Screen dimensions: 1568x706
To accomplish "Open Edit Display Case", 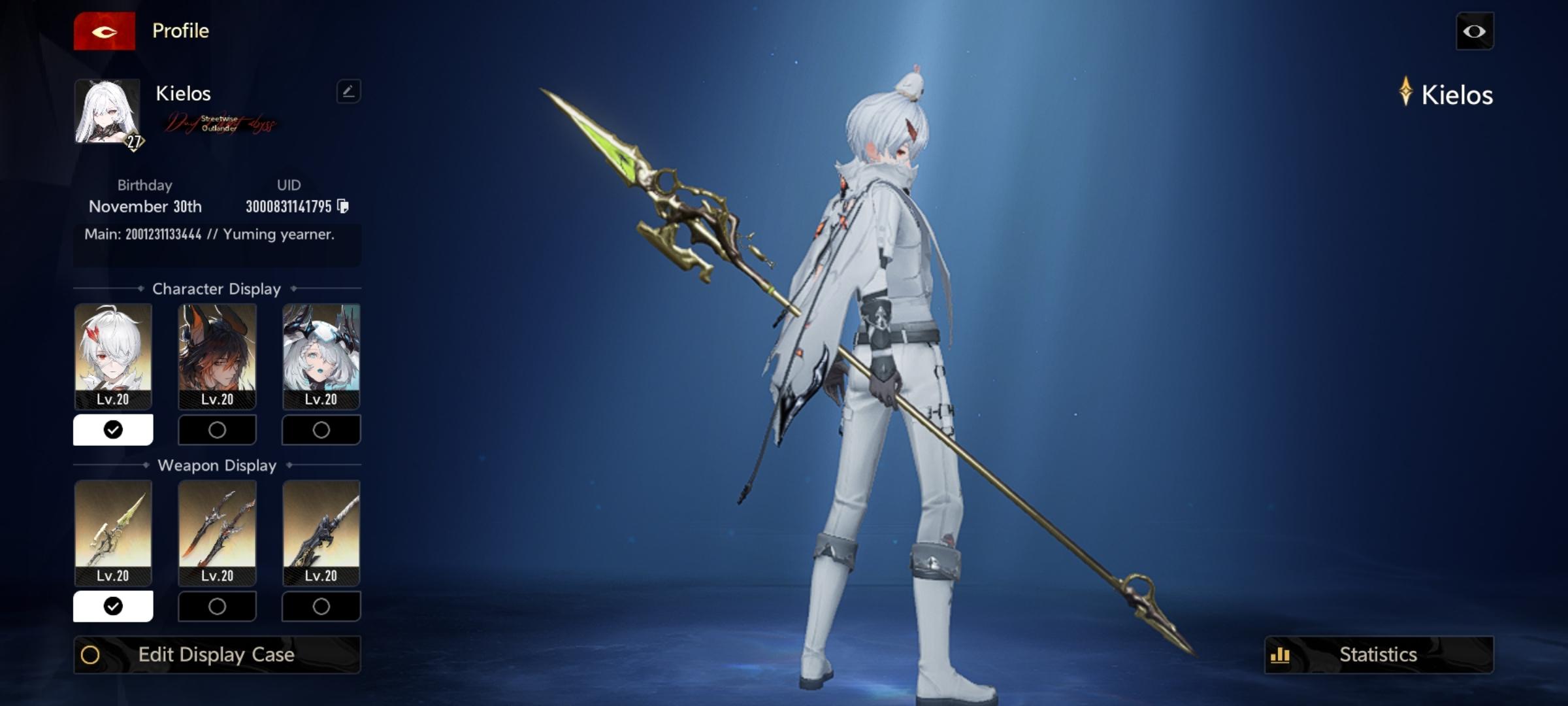I will [217, 654].
